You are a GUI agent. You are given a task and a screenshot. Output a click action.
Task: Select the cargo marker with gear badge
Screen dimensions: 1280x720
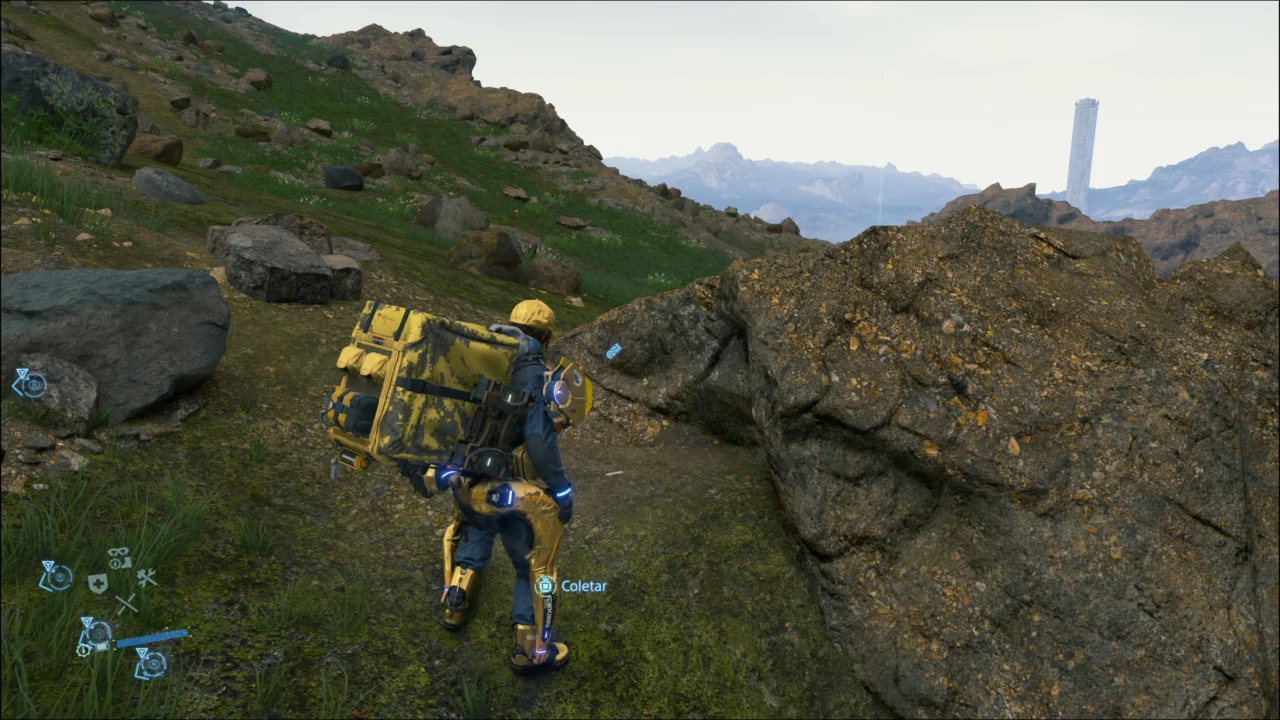pos(95,636)
